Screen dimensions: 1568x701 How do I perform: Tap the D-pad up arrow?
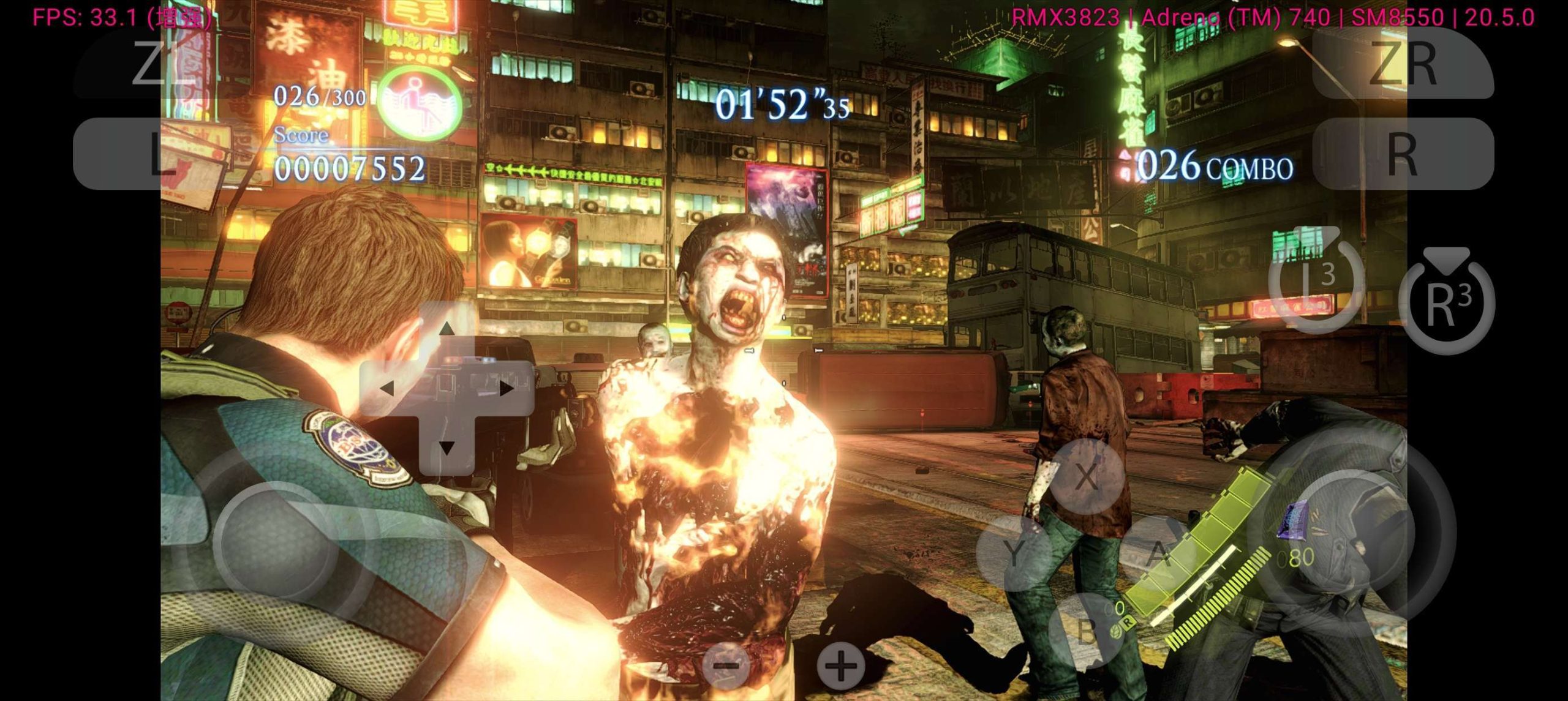click(447, 329)
